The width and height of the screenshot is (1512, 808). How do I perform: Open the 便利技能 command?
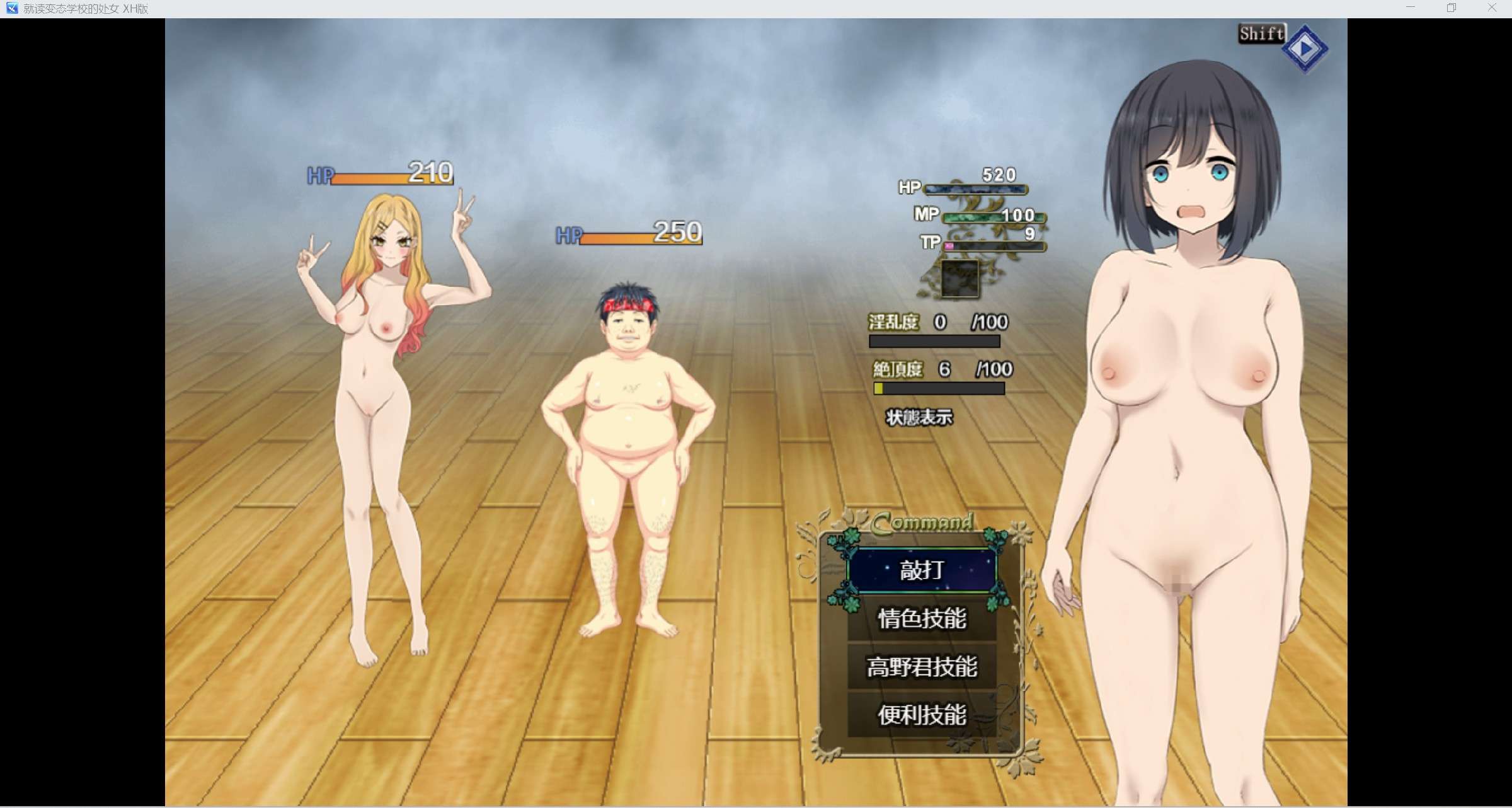click(921, 715)
